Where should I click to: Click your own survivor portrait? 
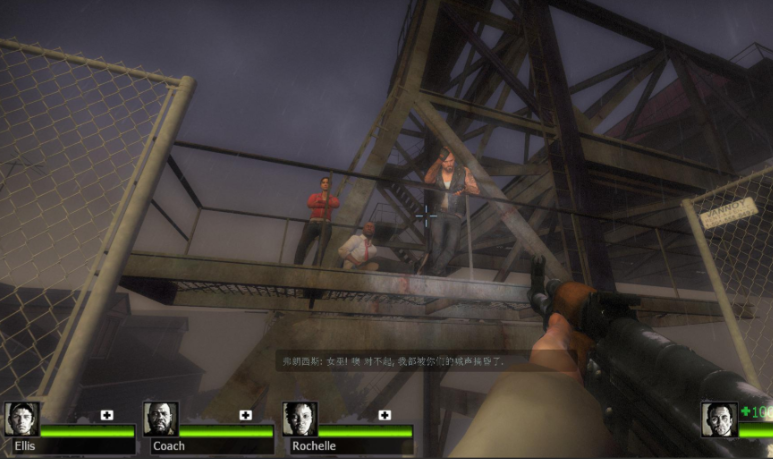point(719,419)
